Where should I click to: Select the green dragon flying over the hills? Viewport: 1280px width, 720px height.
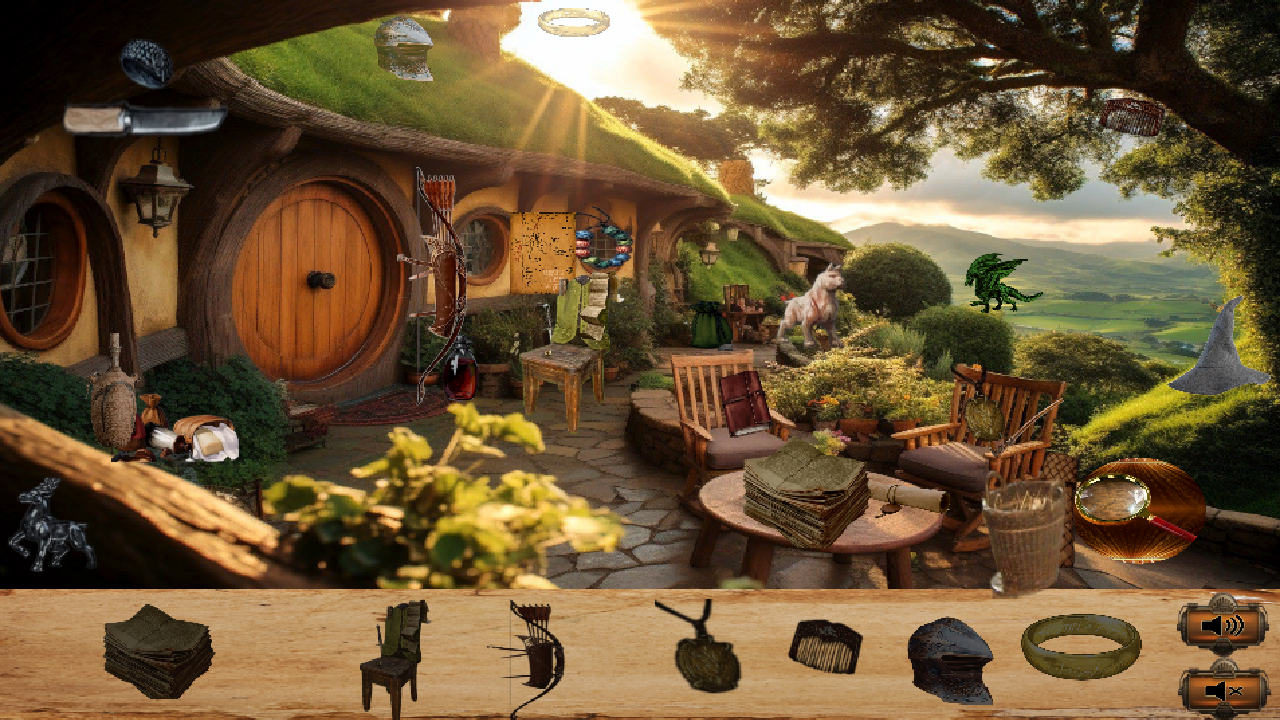click(995, 281)
